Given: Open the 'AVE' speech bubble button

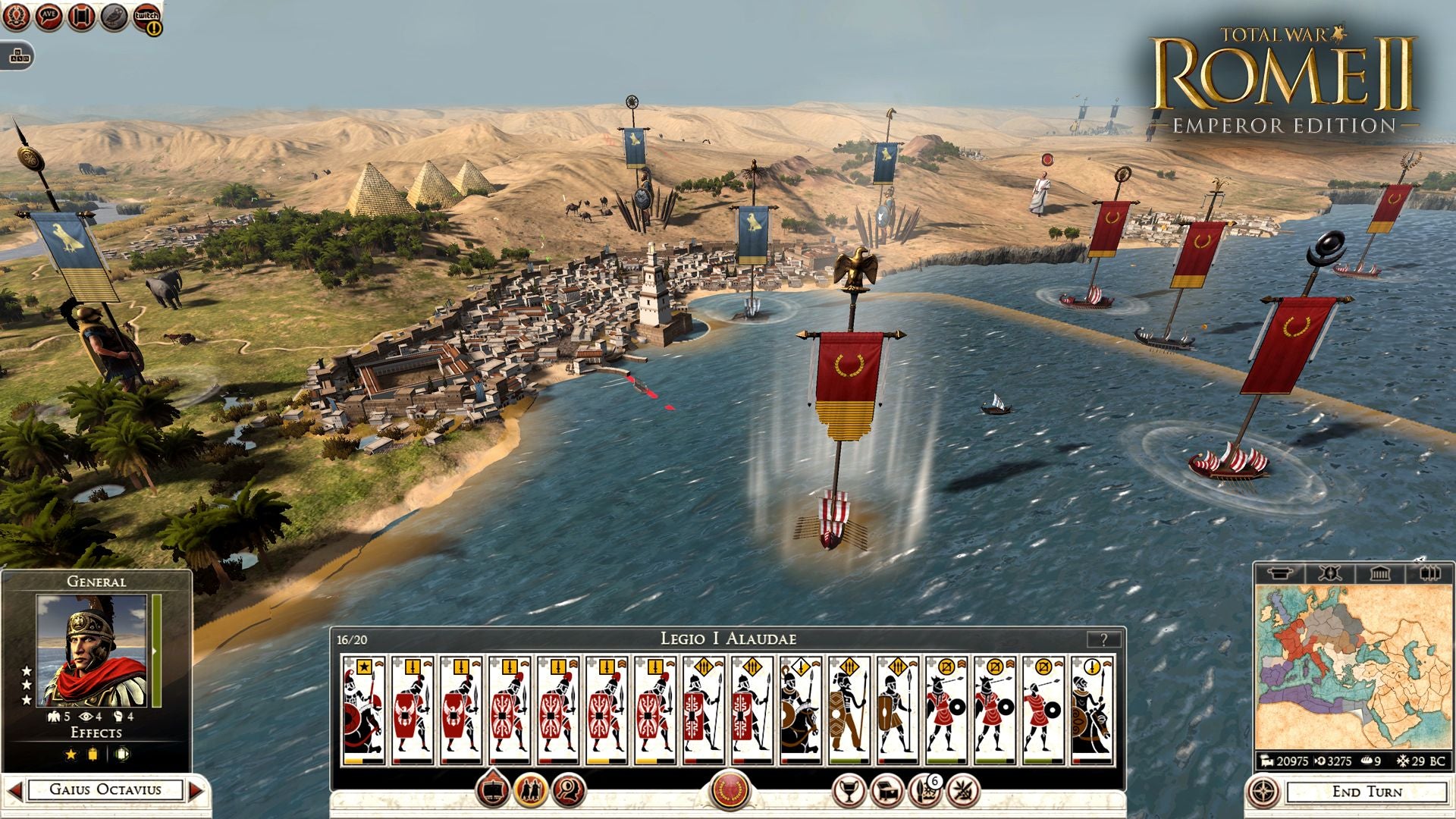Looking at the screenshot, I should pyautogui.click(x=49, y=17).
